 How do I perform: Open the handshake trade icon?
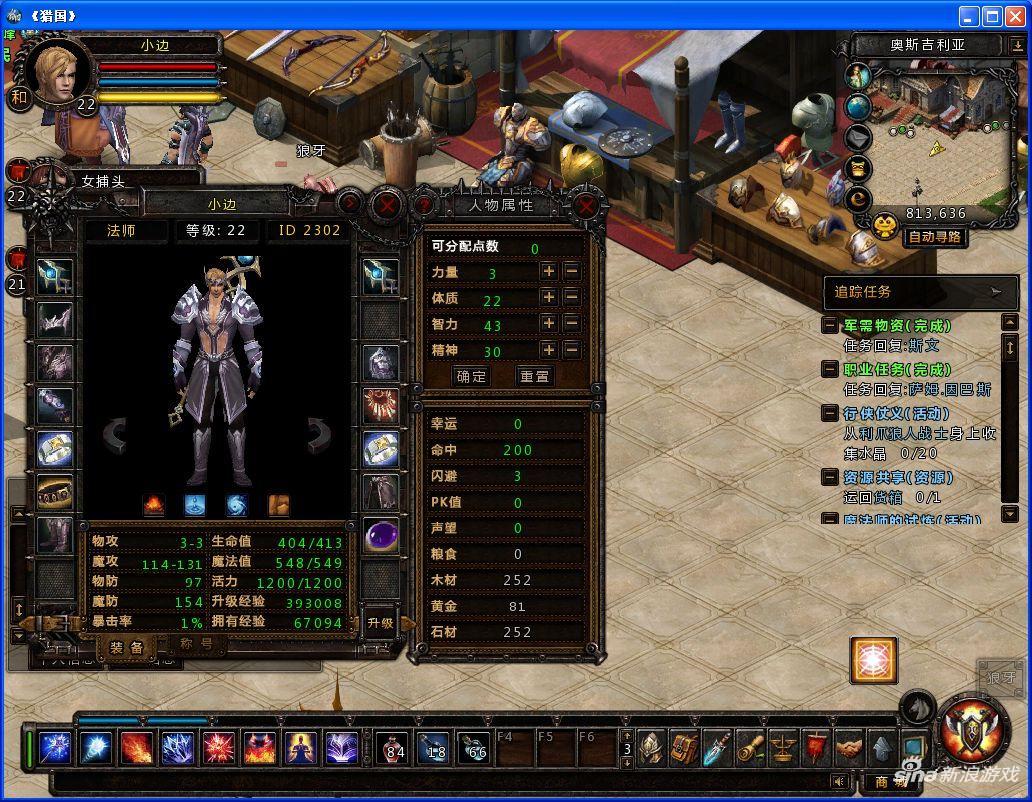click(849, 747)
